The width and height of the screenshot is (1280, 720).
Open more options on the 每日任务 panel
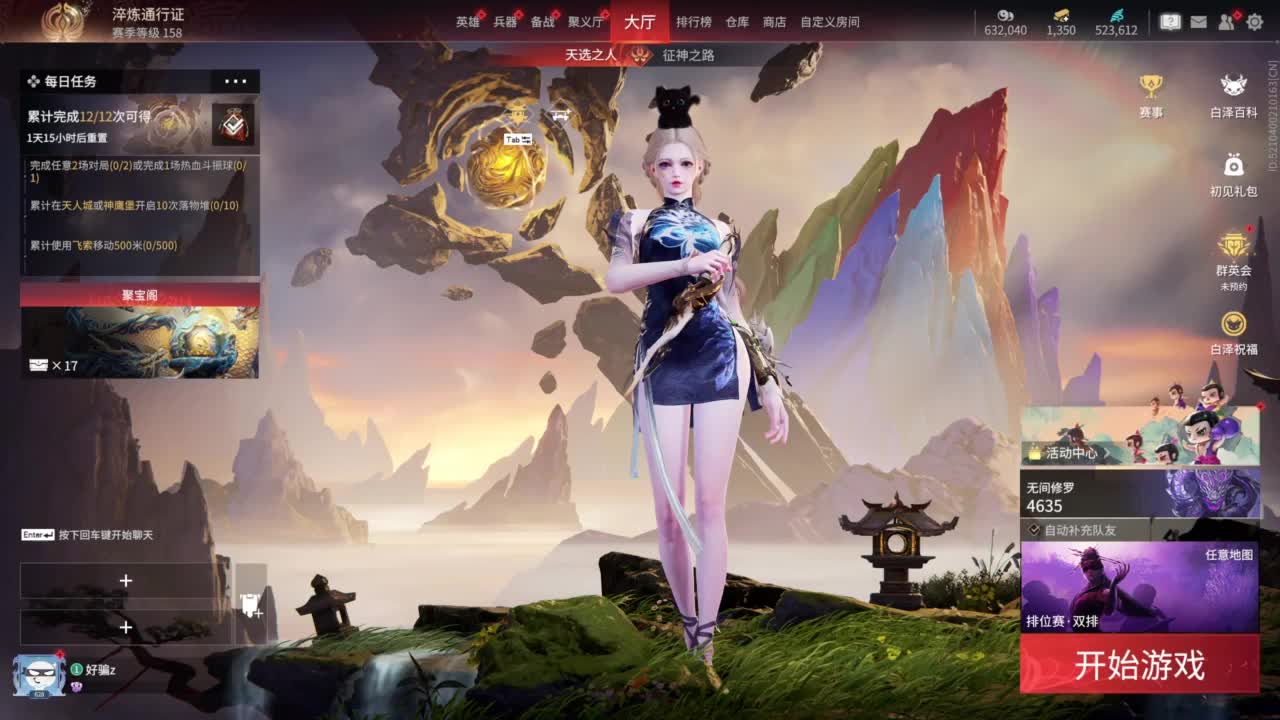[x=237, y=81]
